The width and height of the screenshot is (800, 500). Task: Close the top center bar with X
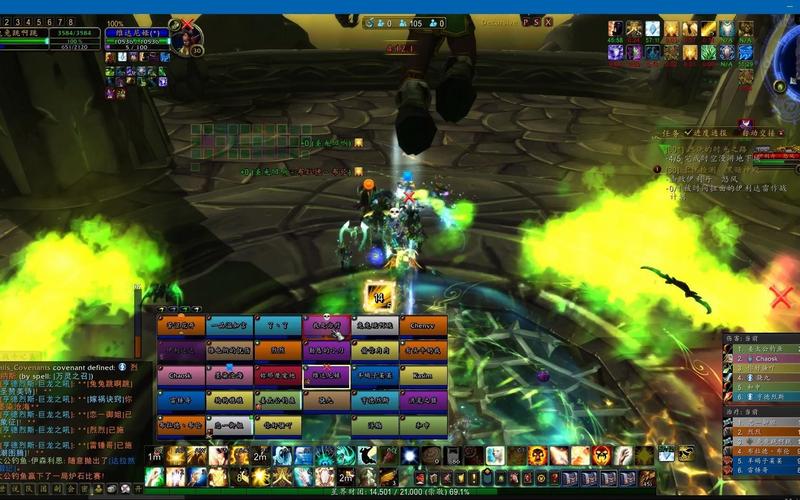pyautogui.click(x=548, y=21)
